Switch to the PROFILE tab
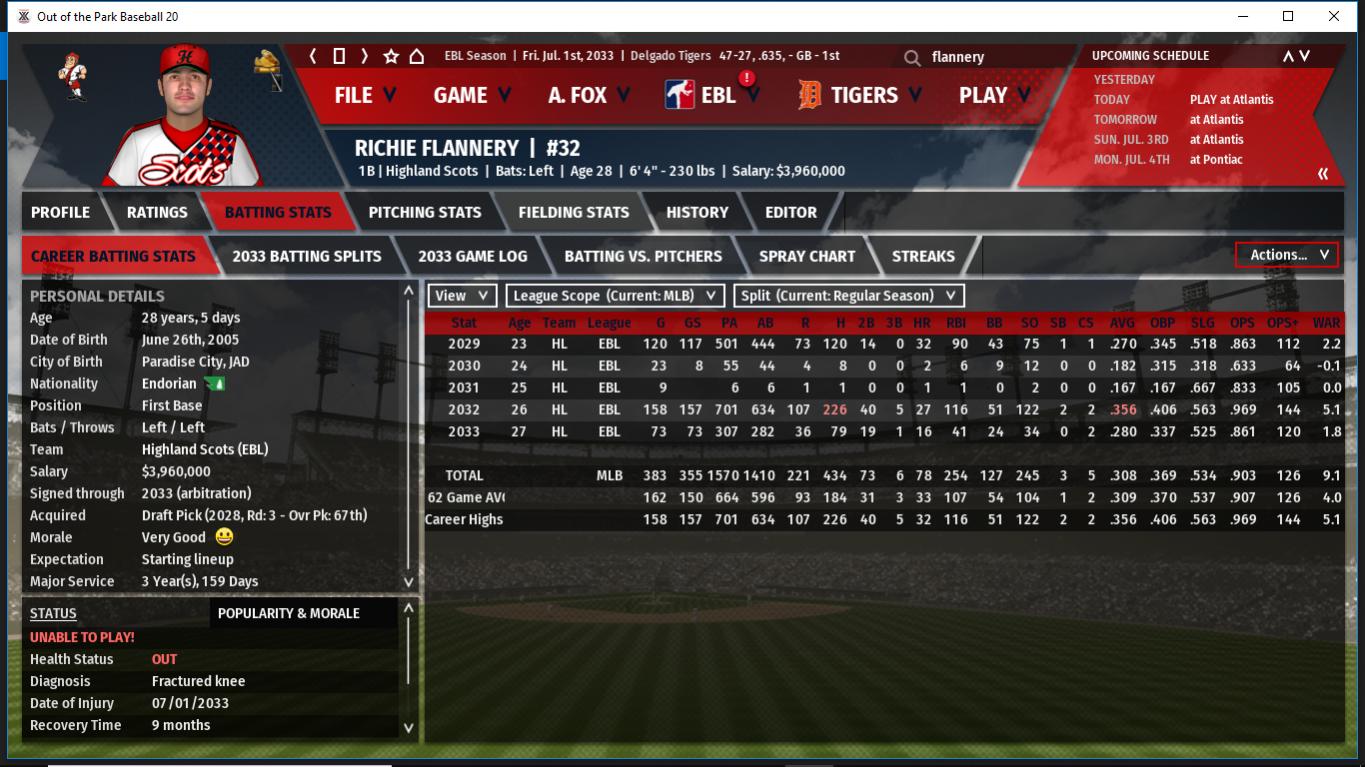This screenshot has height=767, width=1365. (60, 212)
